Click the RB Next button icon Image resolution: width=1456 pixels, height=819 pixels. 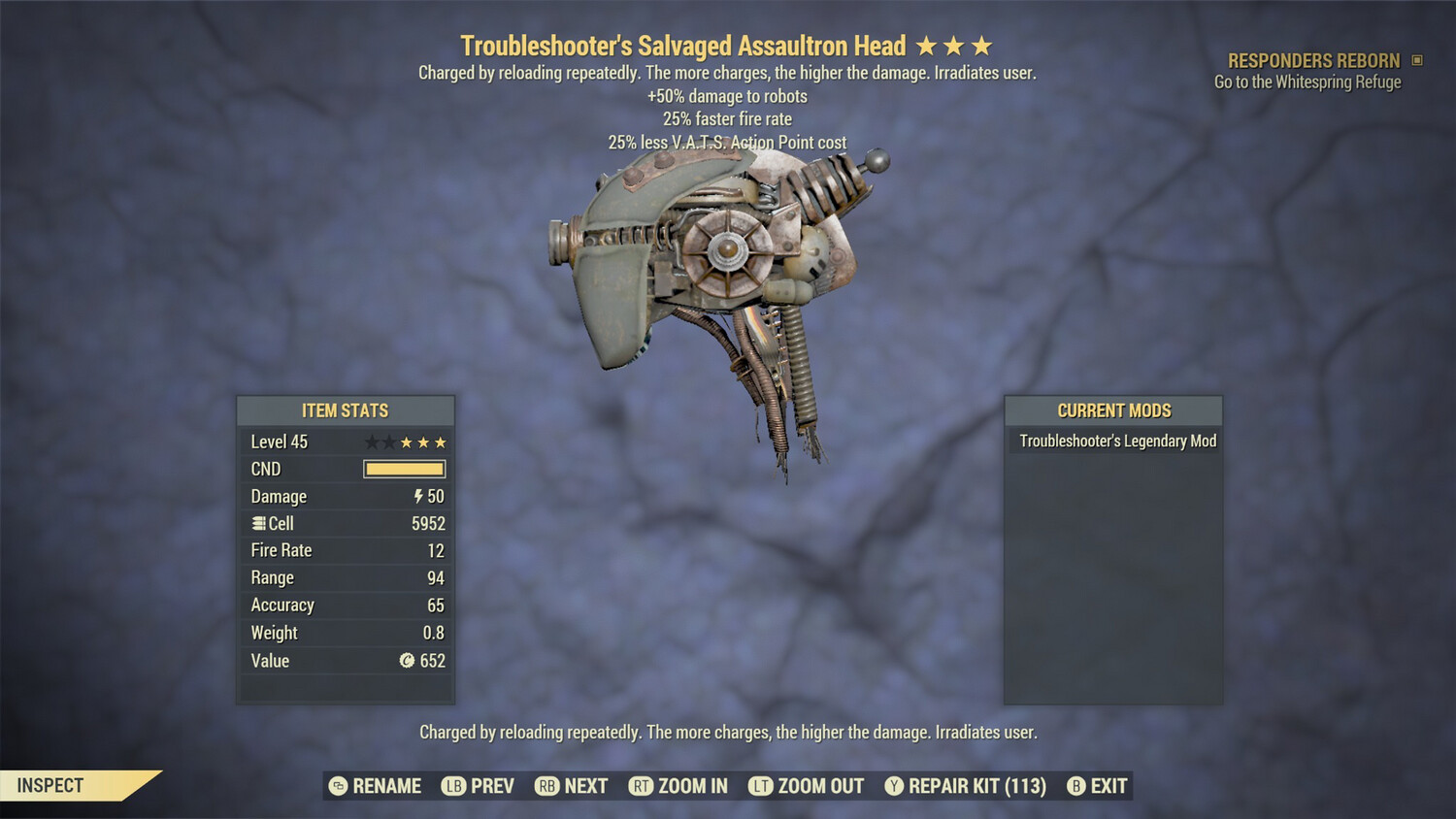click(x=546, y=786)
